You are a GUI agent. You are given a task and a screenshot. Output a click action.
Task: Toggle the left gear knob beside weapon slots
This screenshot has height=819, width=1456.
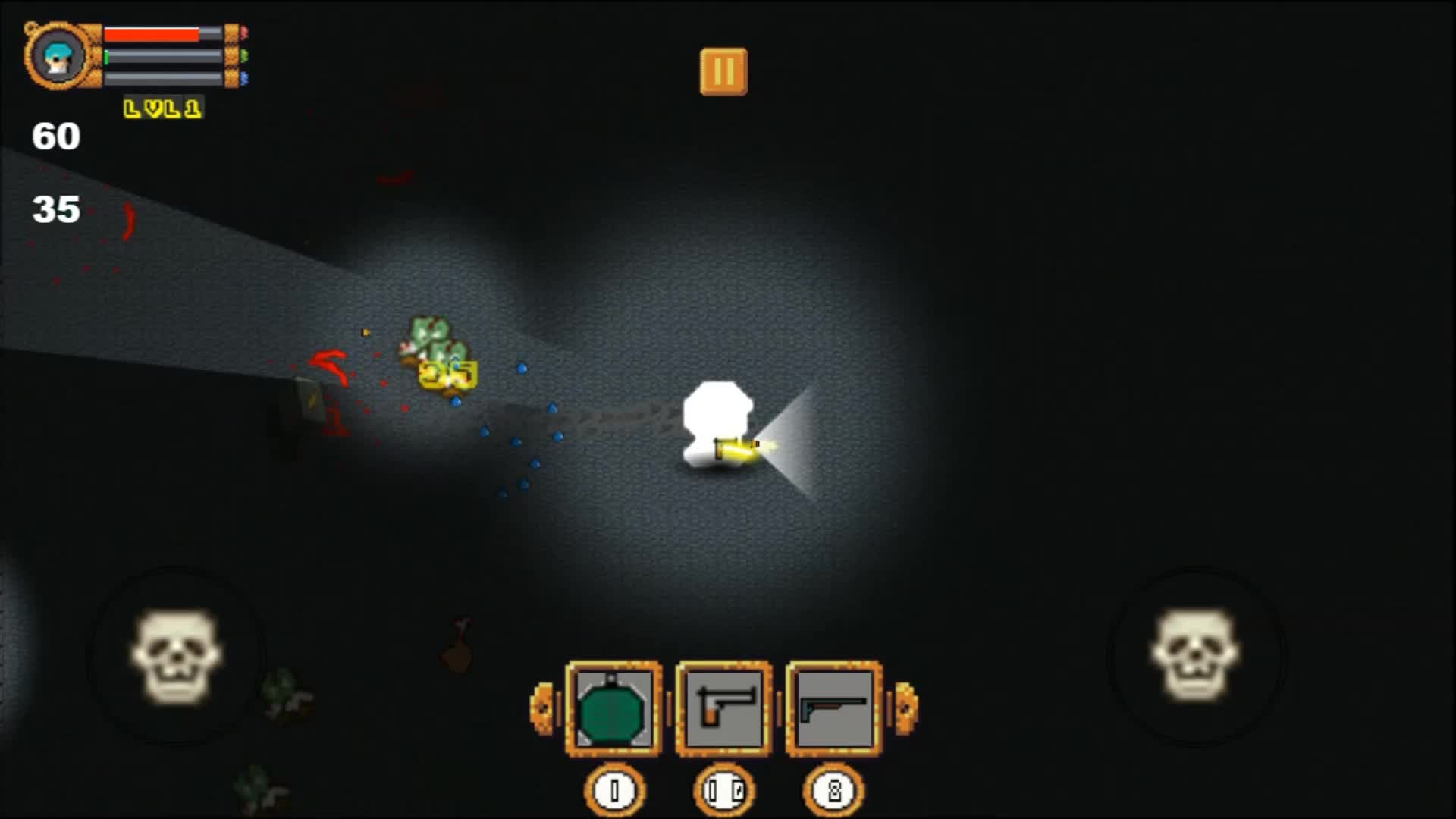click(x=541, y=708)
